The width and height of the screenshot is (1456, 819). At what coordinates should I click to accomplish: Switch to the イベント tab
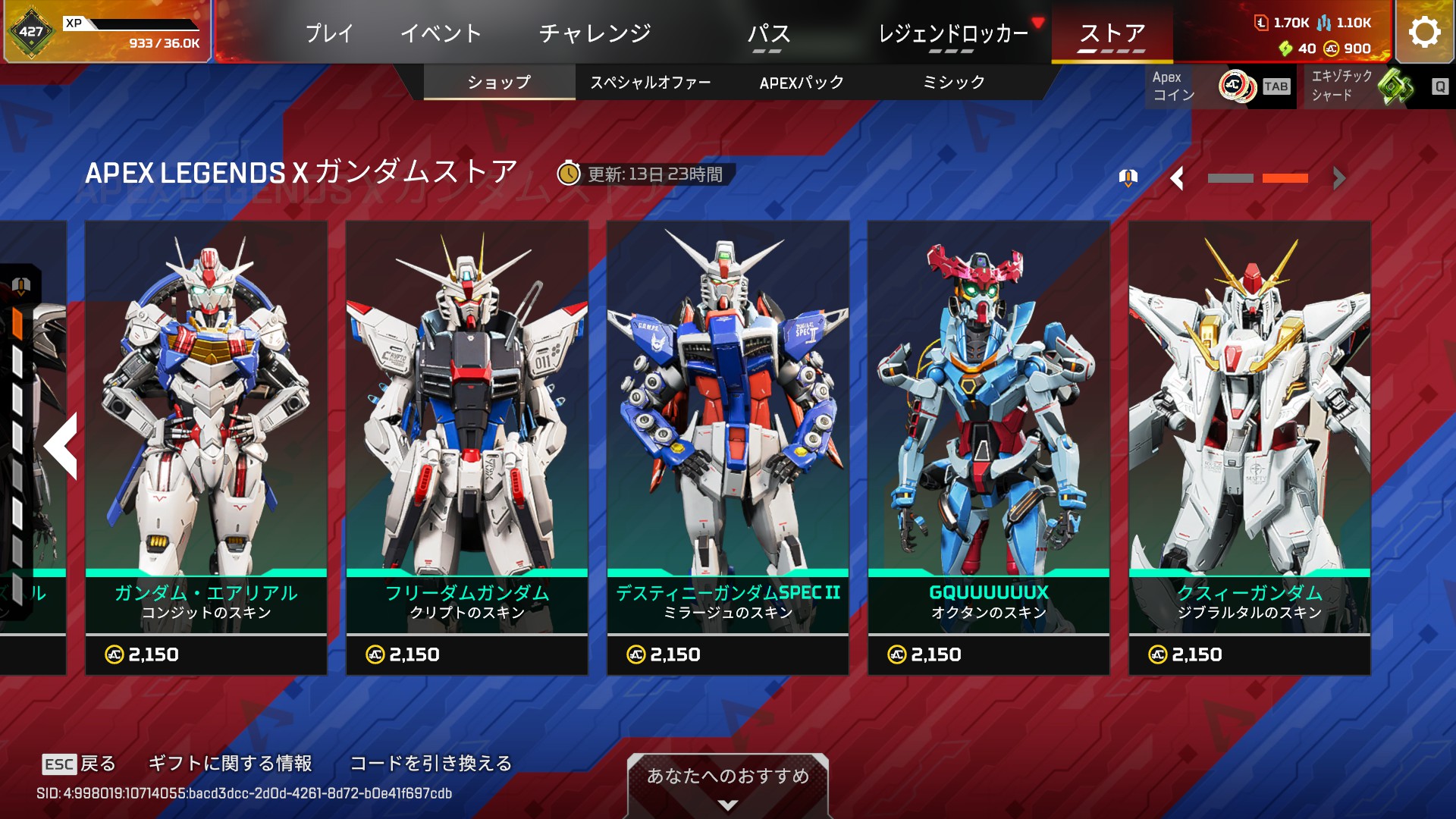(441, 33)
